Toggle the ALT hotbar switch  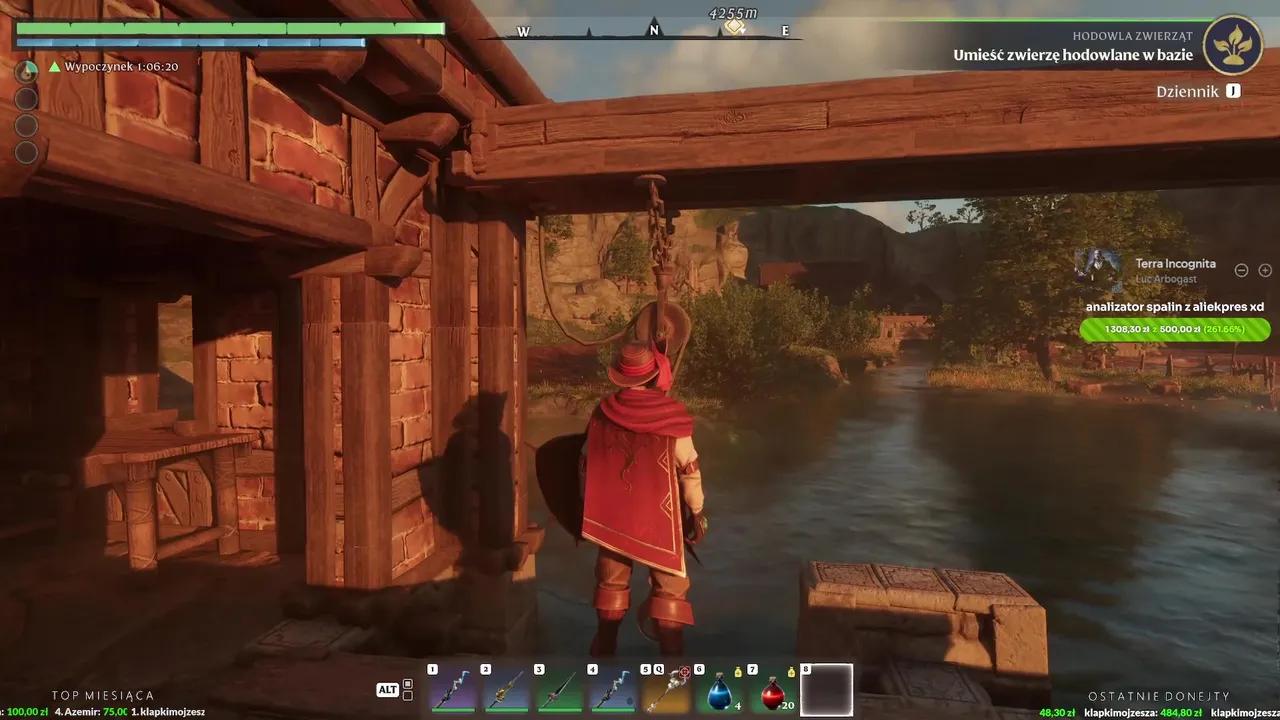tap(388, 689)
